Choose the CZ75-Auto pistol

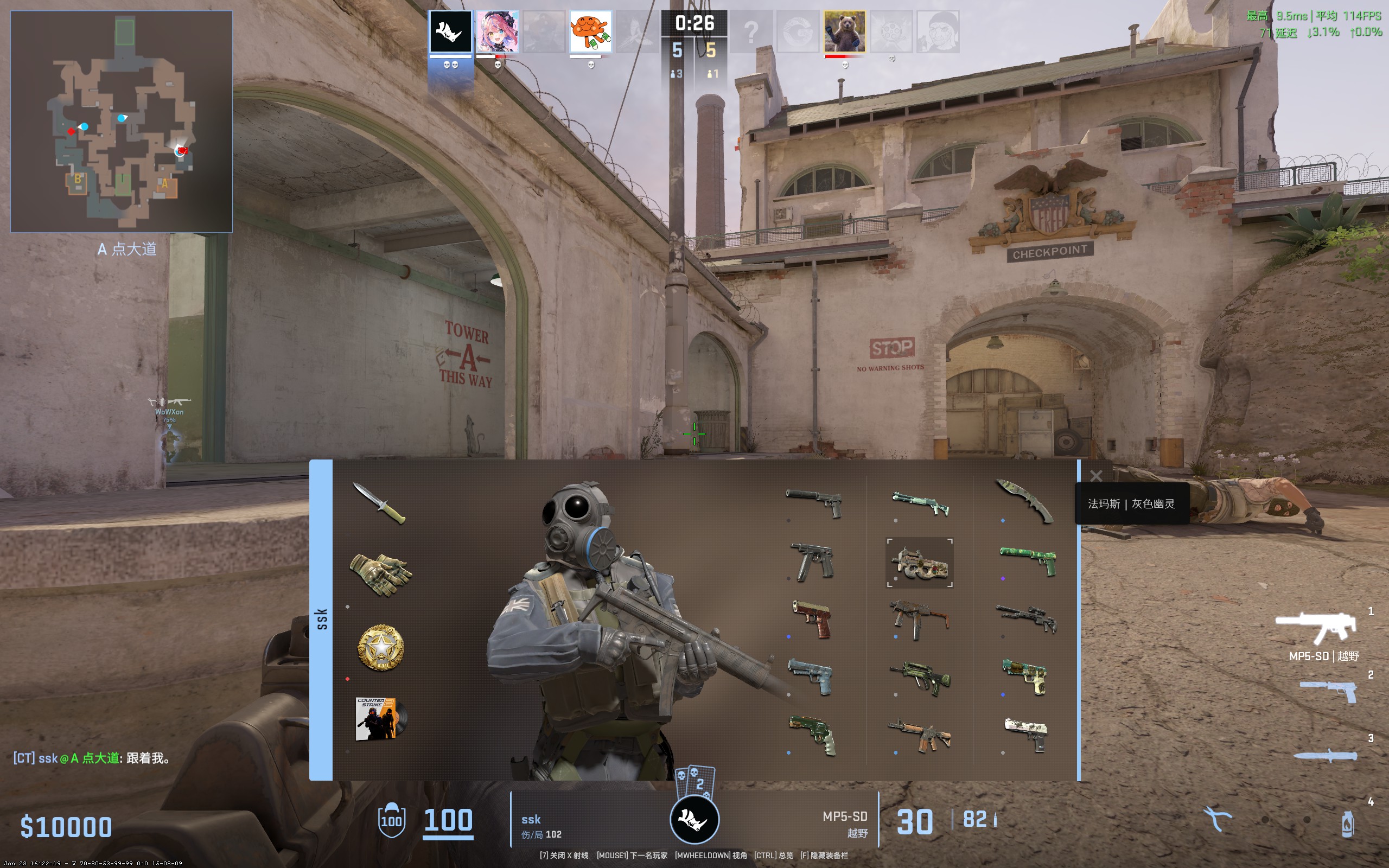pos(813,561)
